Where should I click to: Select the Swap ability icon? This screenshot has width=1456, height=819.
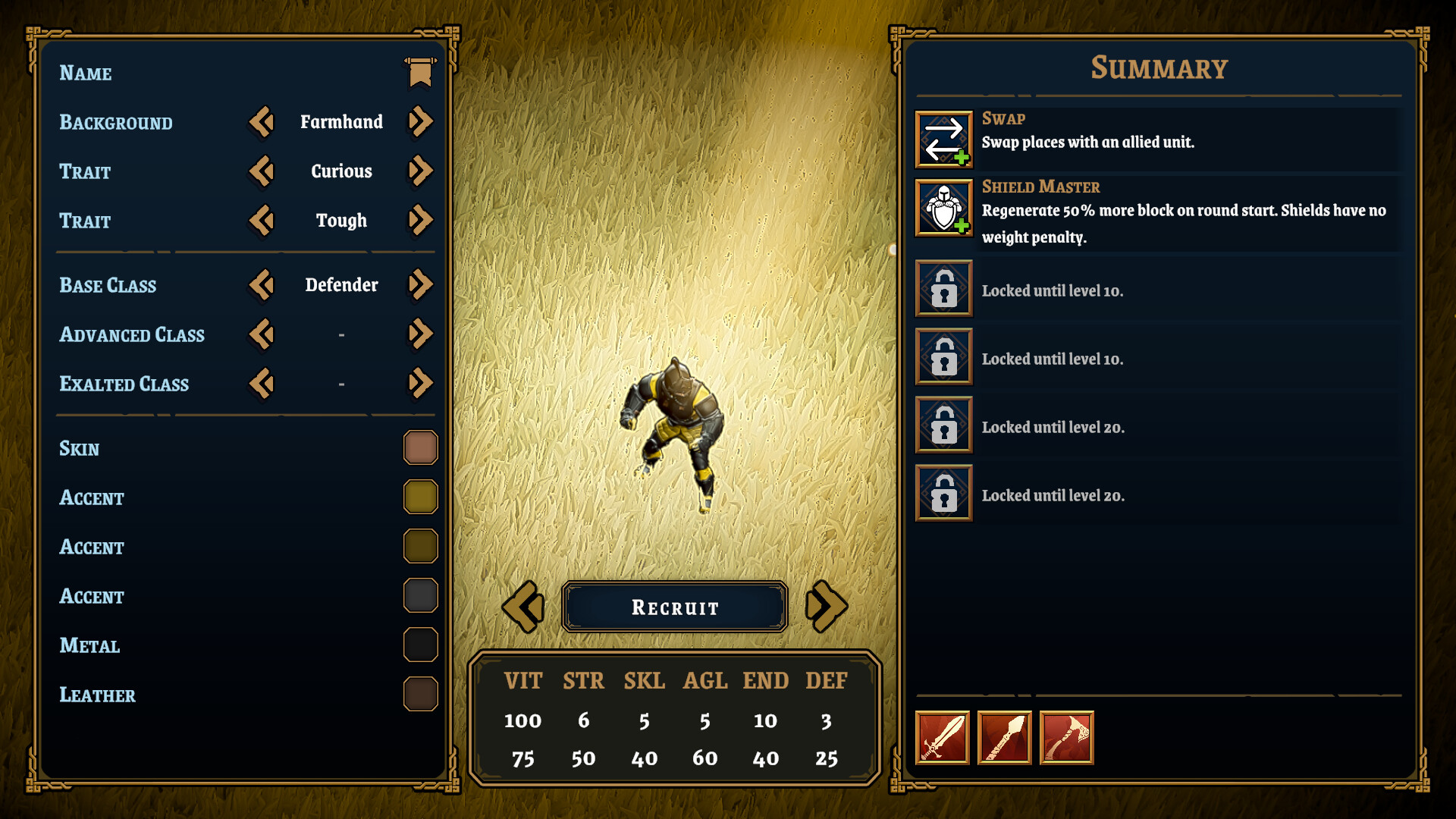click(x=943, y=138)
